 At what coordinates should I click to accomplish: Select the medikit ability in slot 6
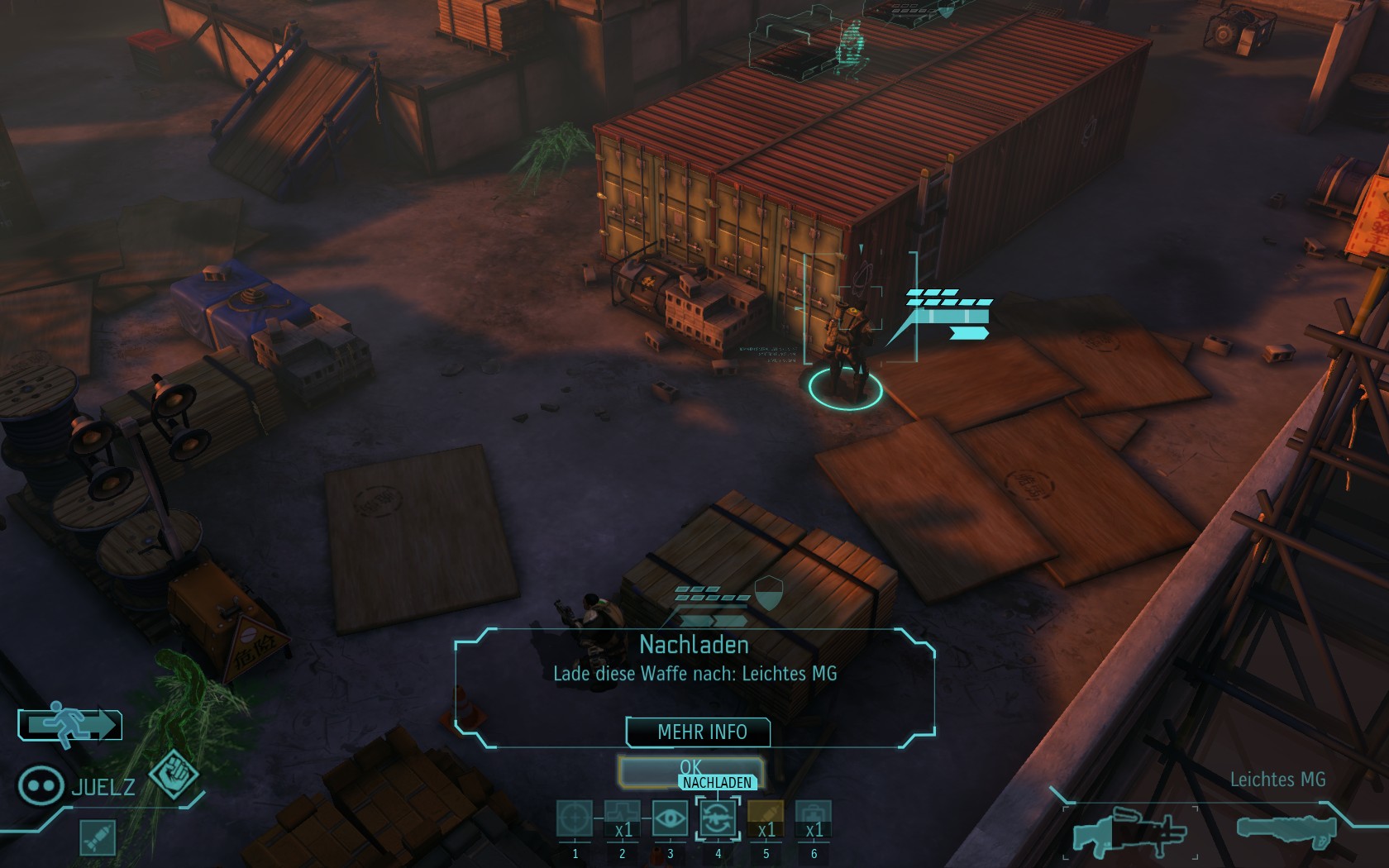[814, 819]
